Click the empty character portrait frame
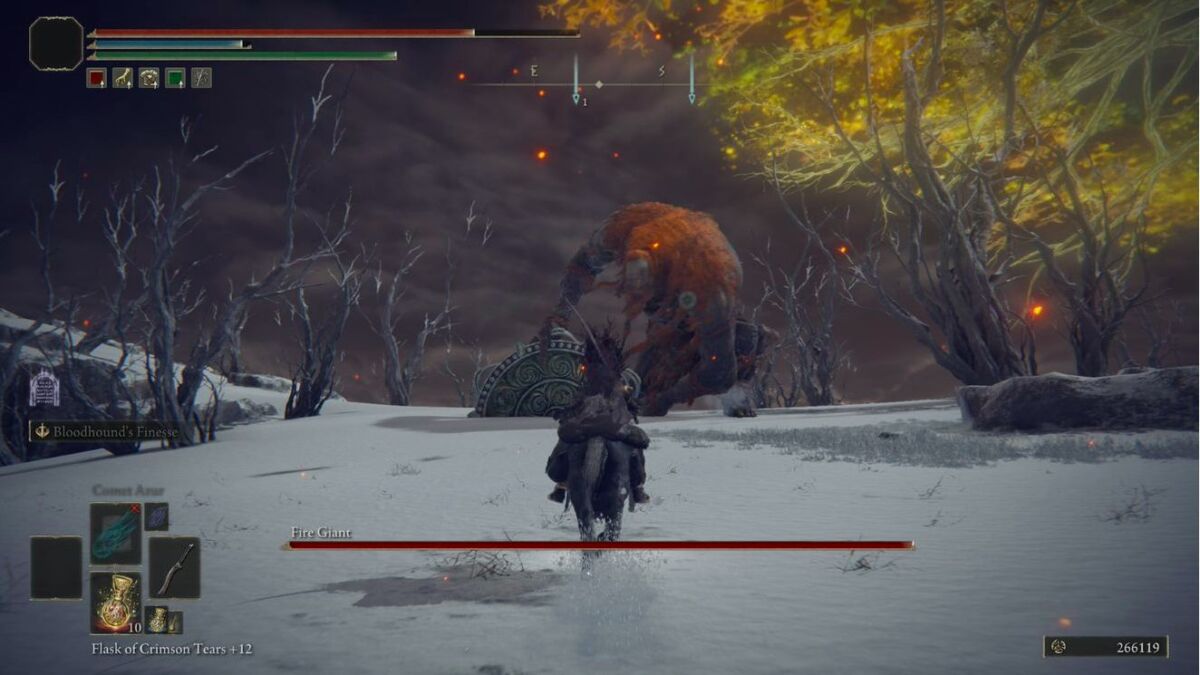 (56, 44)
